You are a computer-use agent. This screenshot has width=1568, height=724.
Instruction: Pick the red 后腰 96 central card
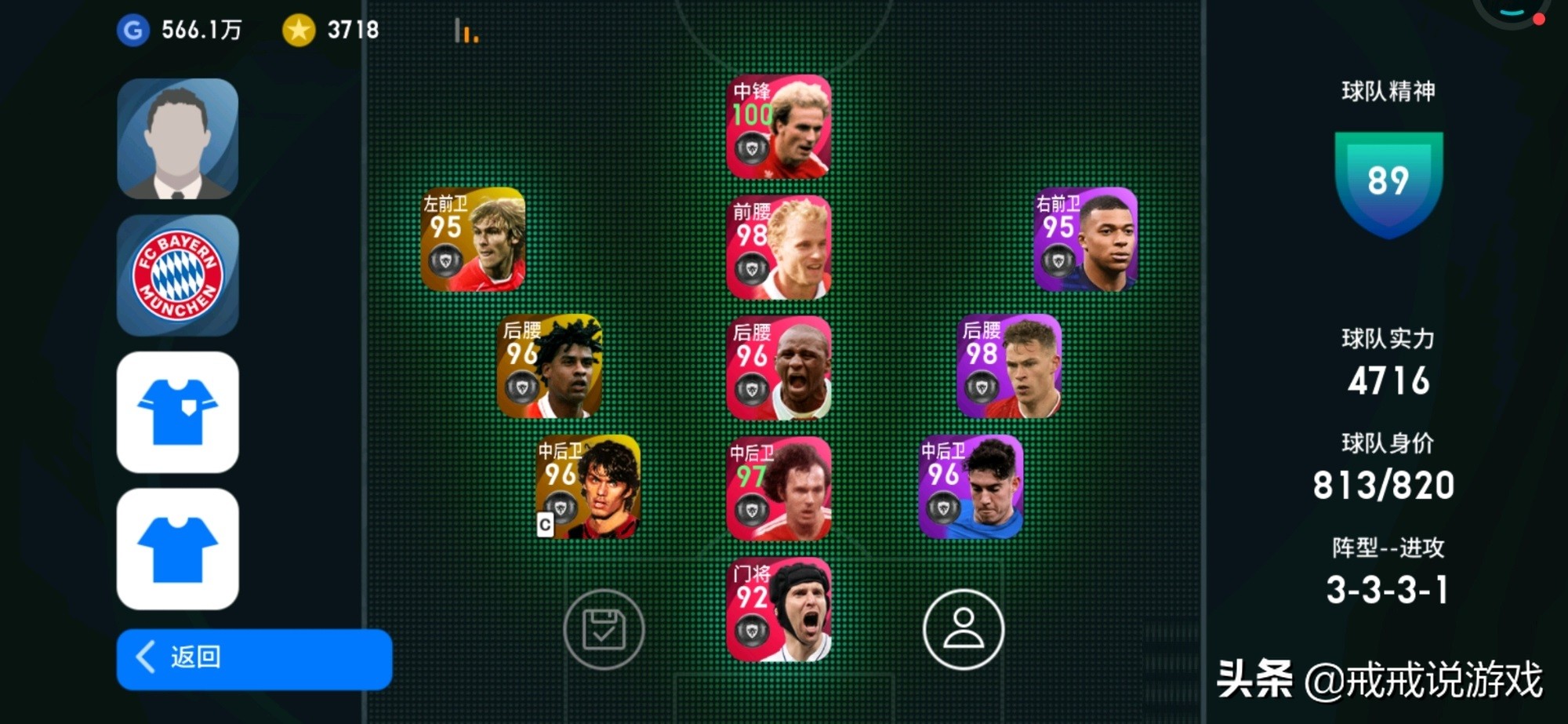tap(779, 368)
